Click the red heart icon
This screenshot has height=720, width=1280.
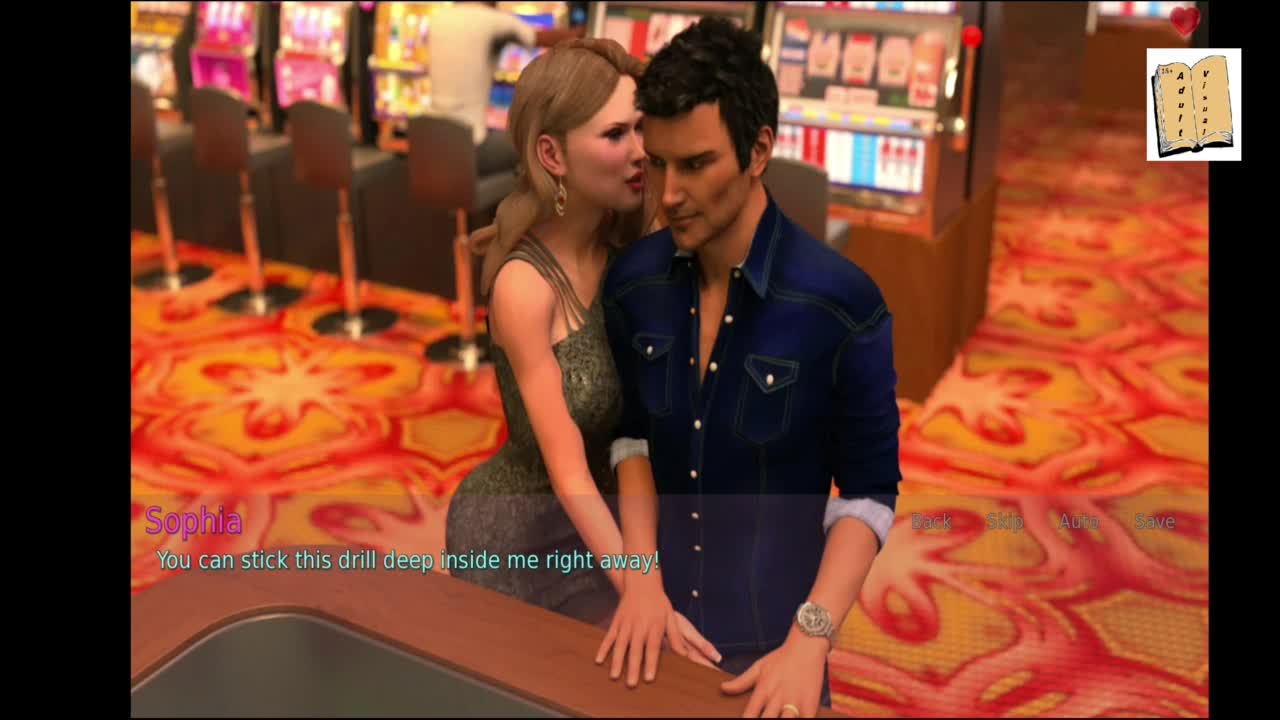(1184, 20)
